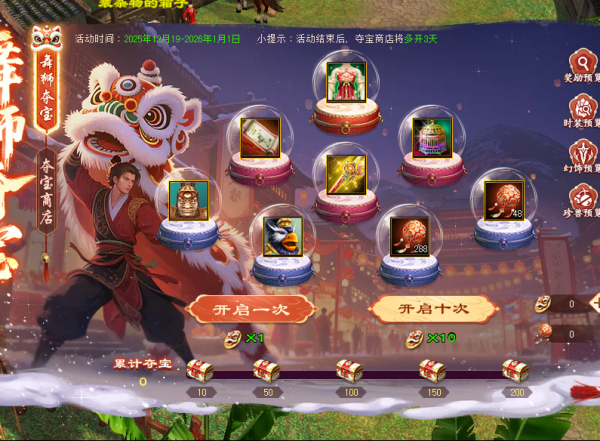The image size is (600, 441).
Task: Open 奖励预览 reward preview
Action: [583, 66]
